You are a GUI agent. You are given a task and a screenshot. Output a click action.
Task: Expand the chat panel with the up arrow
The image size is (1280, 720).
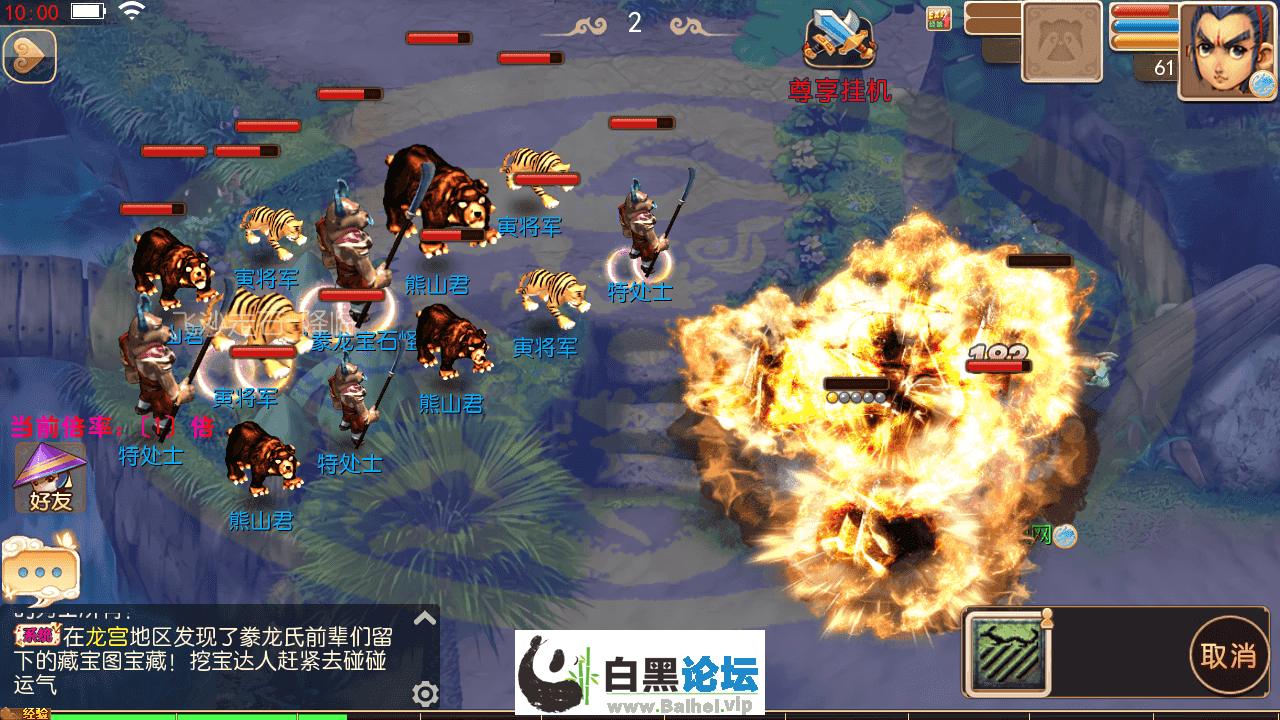click(x=425, y=618)
